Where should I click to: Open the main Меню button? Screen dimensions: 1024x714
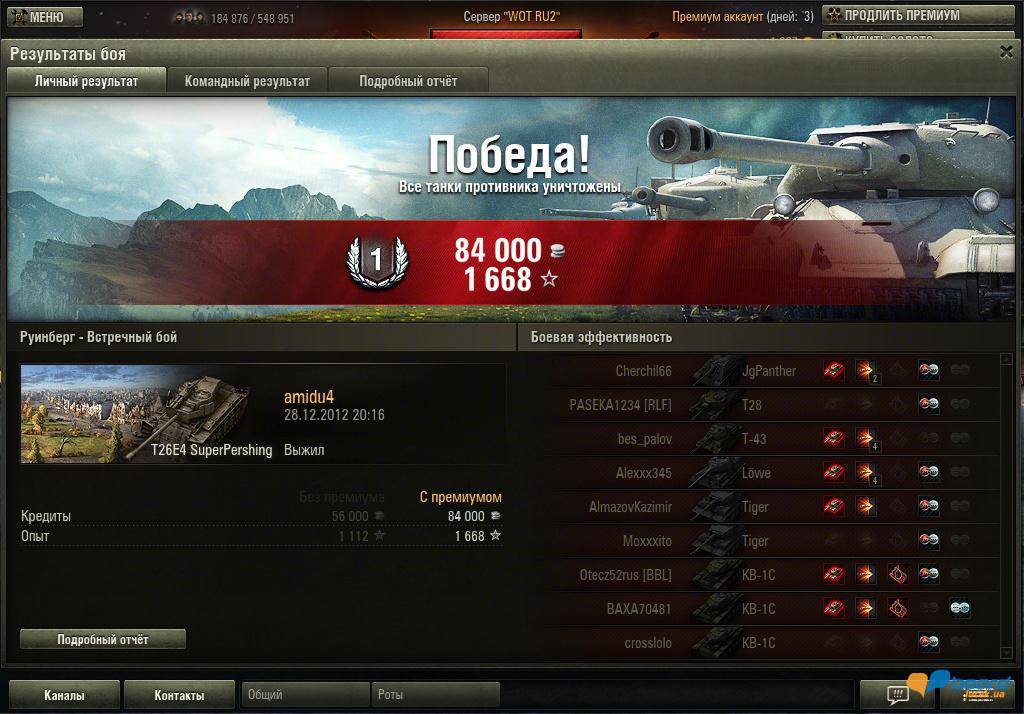point(37,17)
